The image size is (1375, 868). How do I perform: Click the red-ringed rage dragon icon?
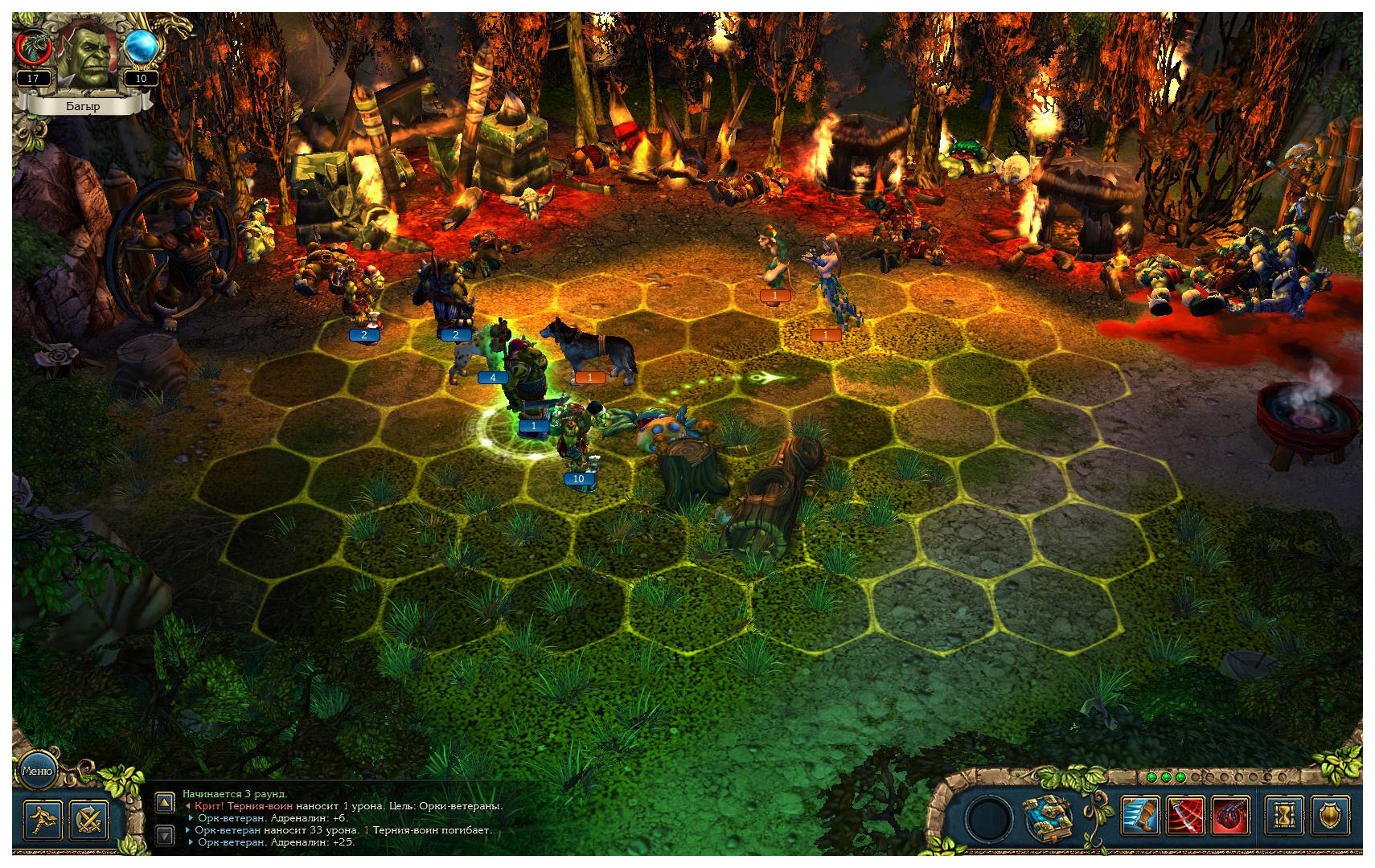coord(34,48)
